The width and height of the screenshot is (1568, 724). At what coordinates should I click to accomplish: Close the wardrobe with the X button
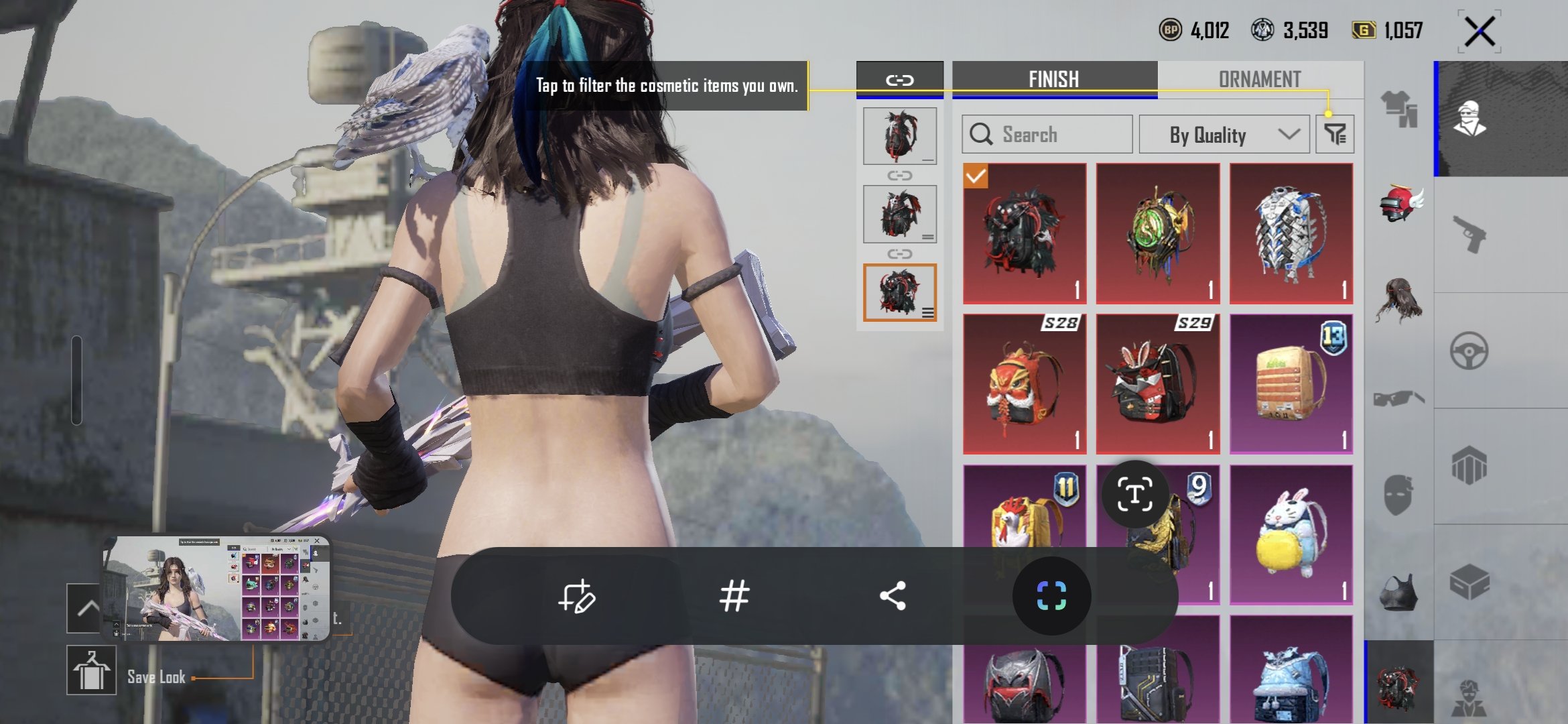[1480, 32]
